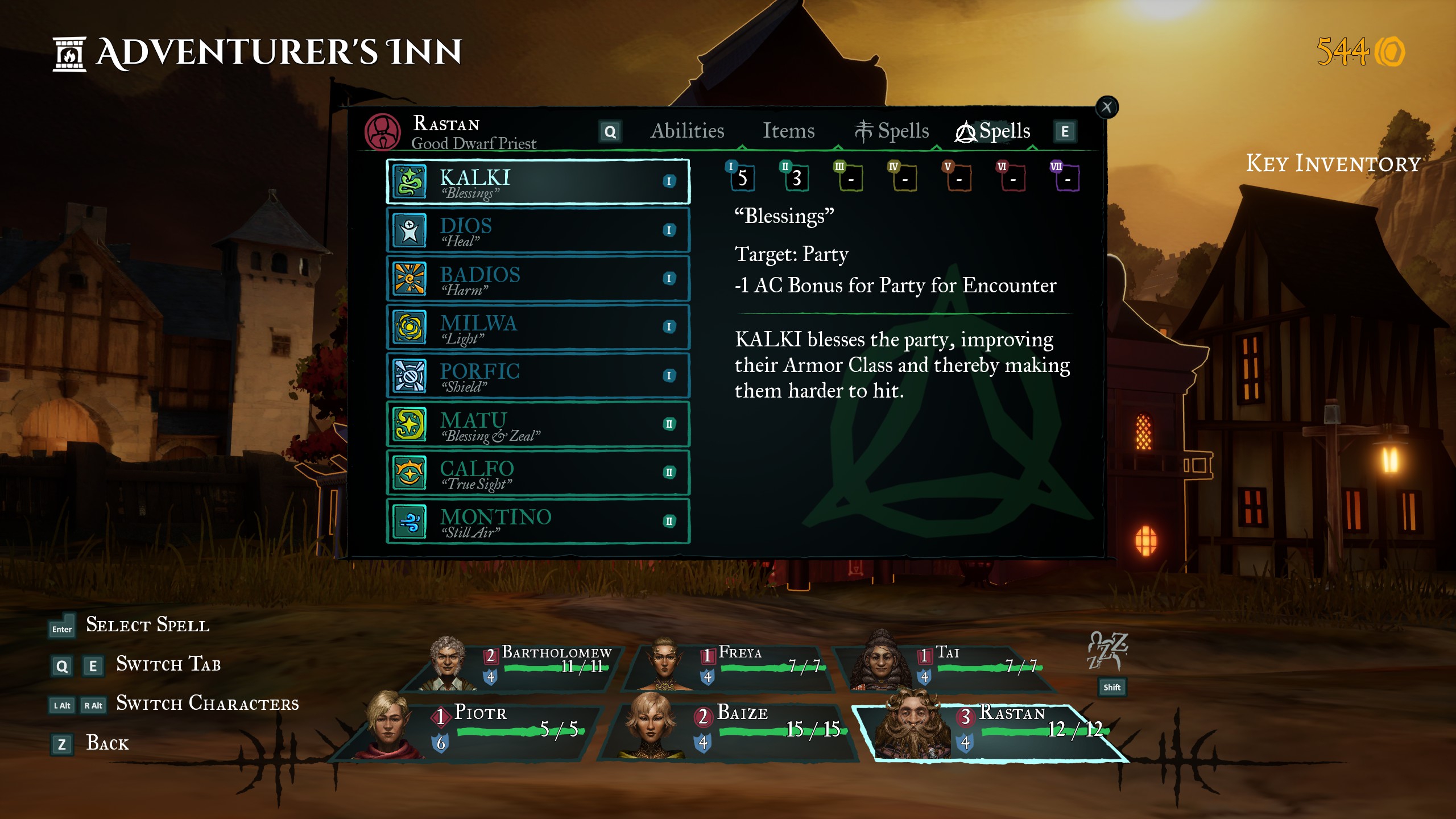
Task: Select the BADIOS Harm spell
Action: click(537, 279)
